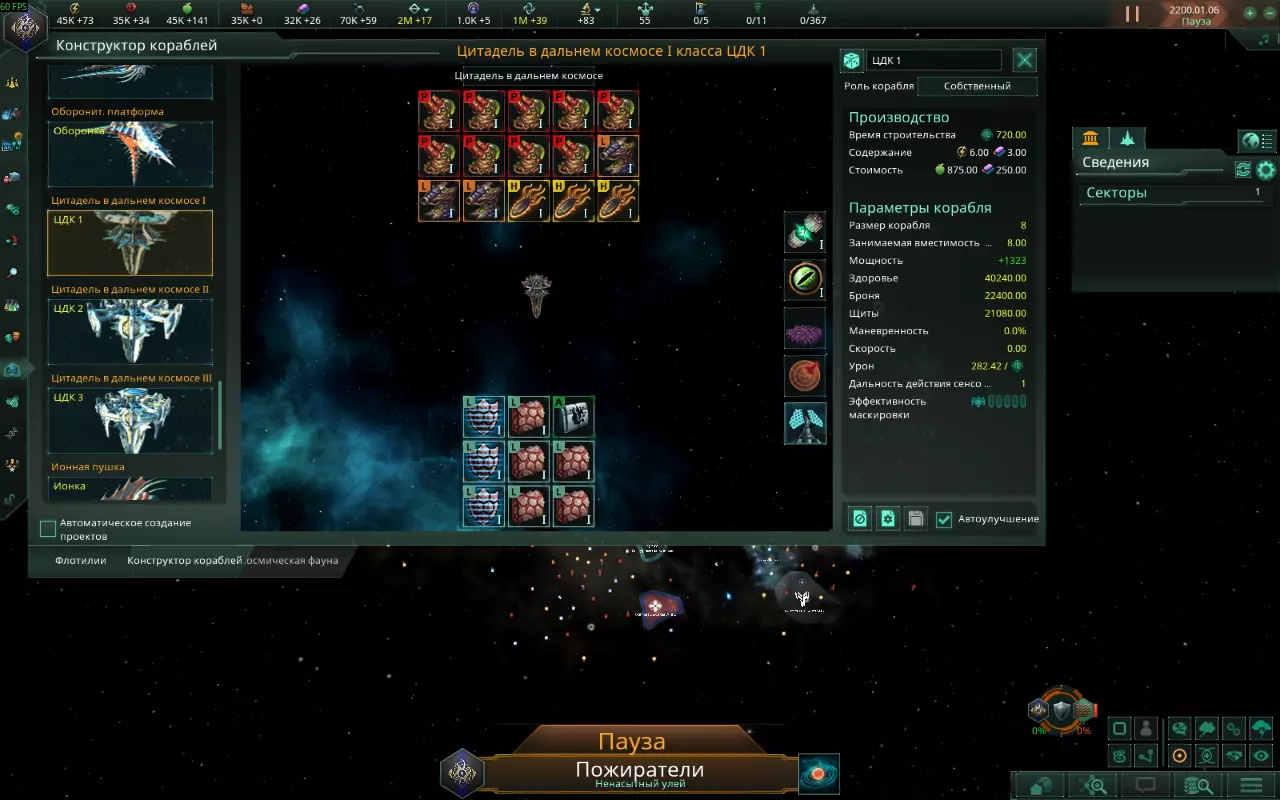Select the ЦДК 2 citadel design
The height and width of the screenshot is (800, 1280).
pos(130,332)
